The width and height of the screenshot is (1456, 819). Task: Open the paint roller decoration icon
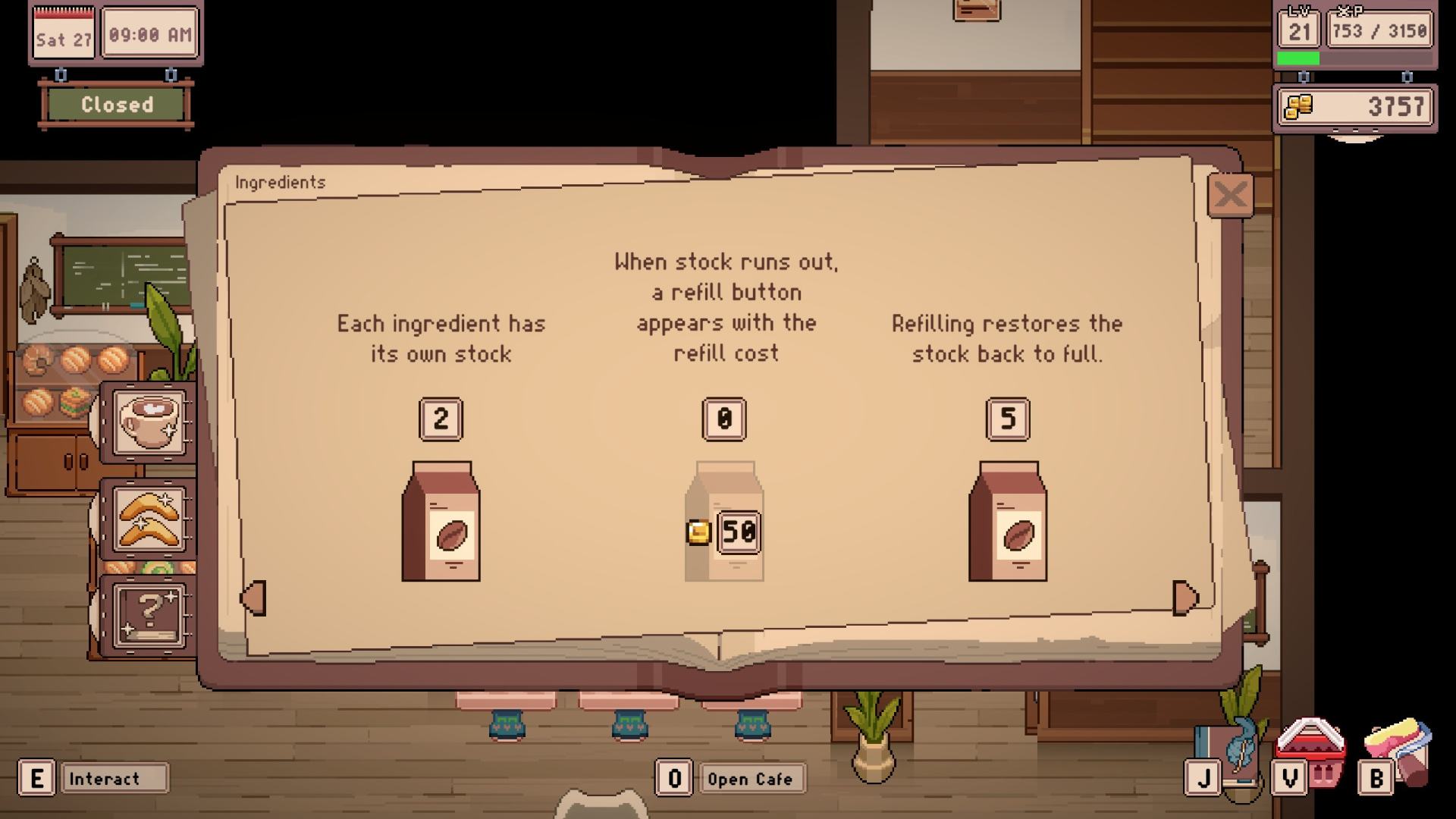tap(1400, 751)
